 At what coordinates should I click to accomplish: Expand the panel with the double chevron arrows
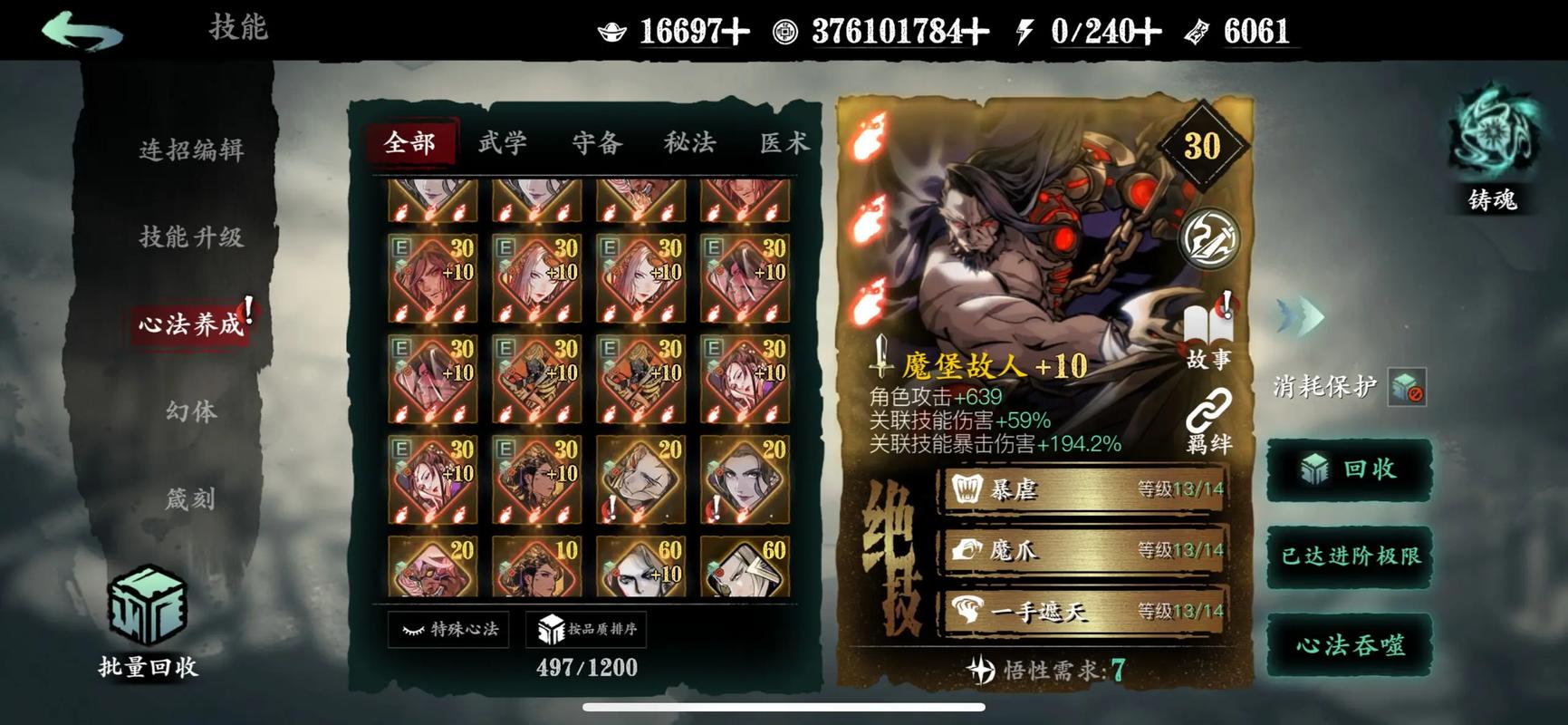[x=1301, y=317]
